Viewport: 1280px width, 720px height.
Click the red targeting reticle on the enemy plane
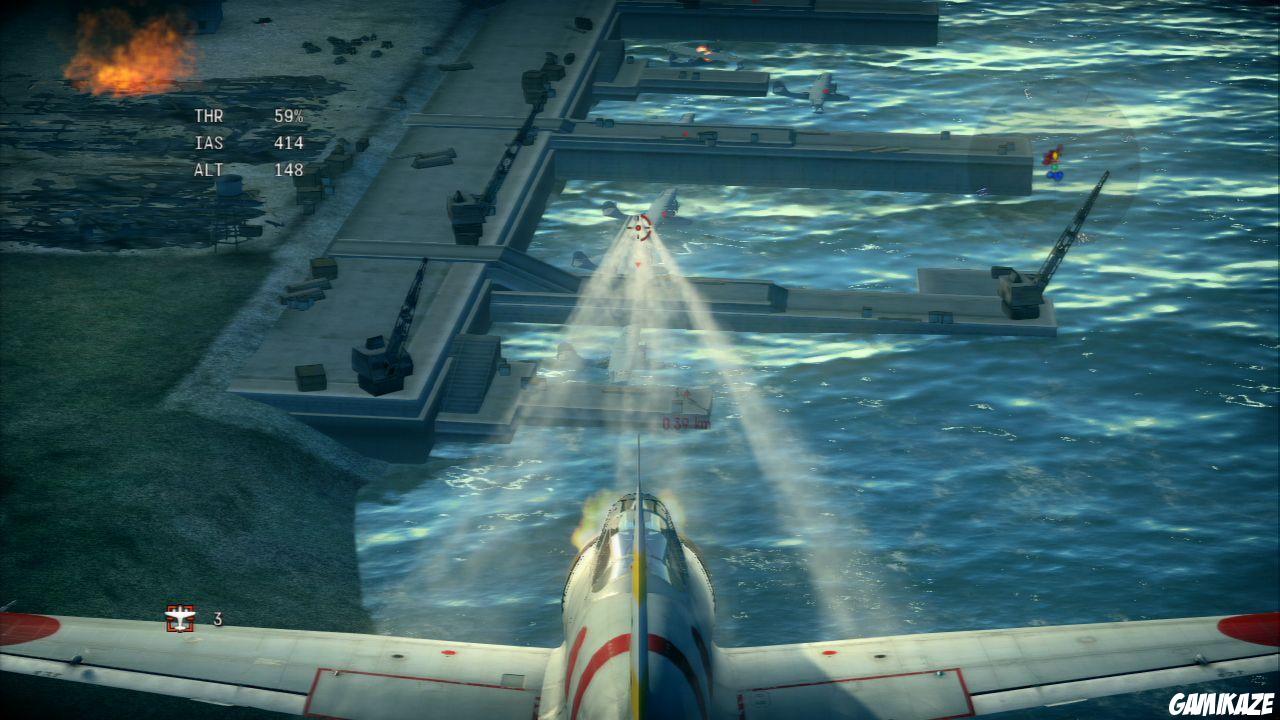(x=640, y=228)
